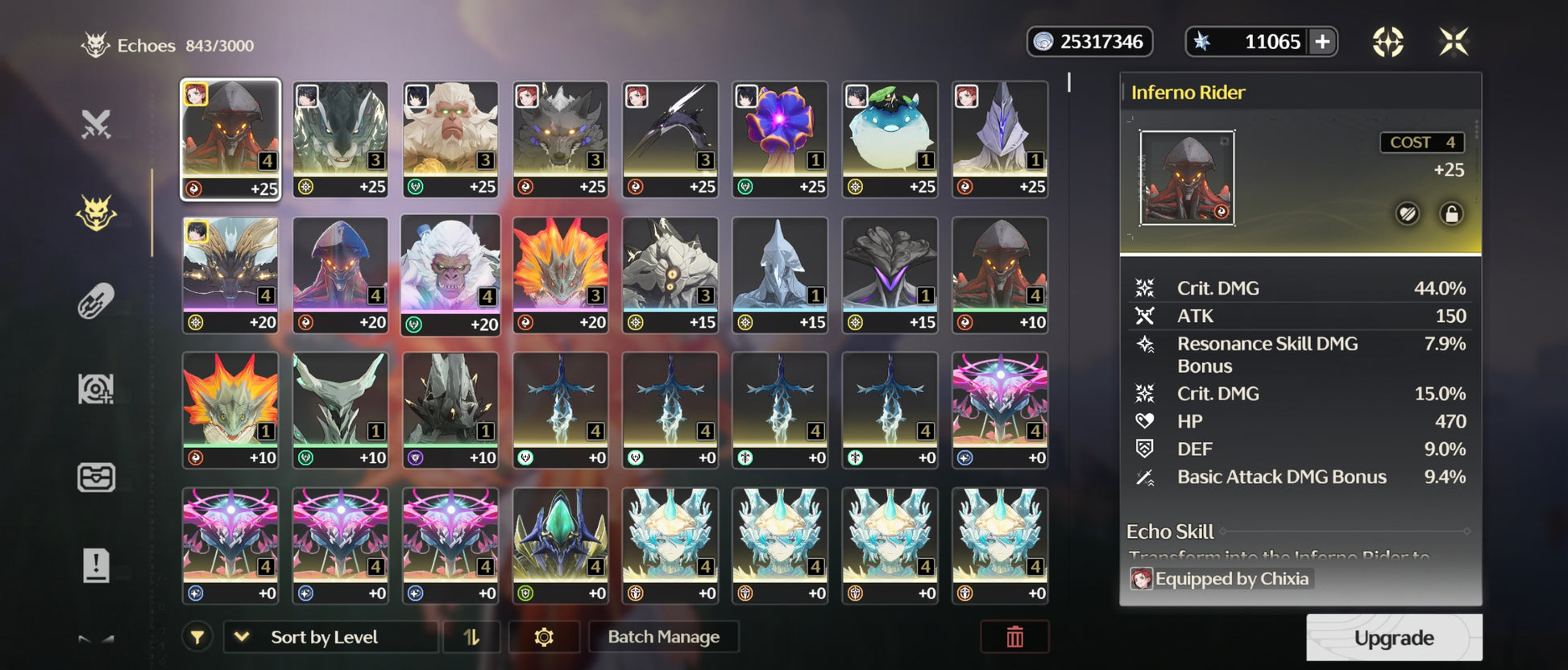Open the exclamation mark document tab
Viewport: 1568px width, 670px height.
[96, 565]
